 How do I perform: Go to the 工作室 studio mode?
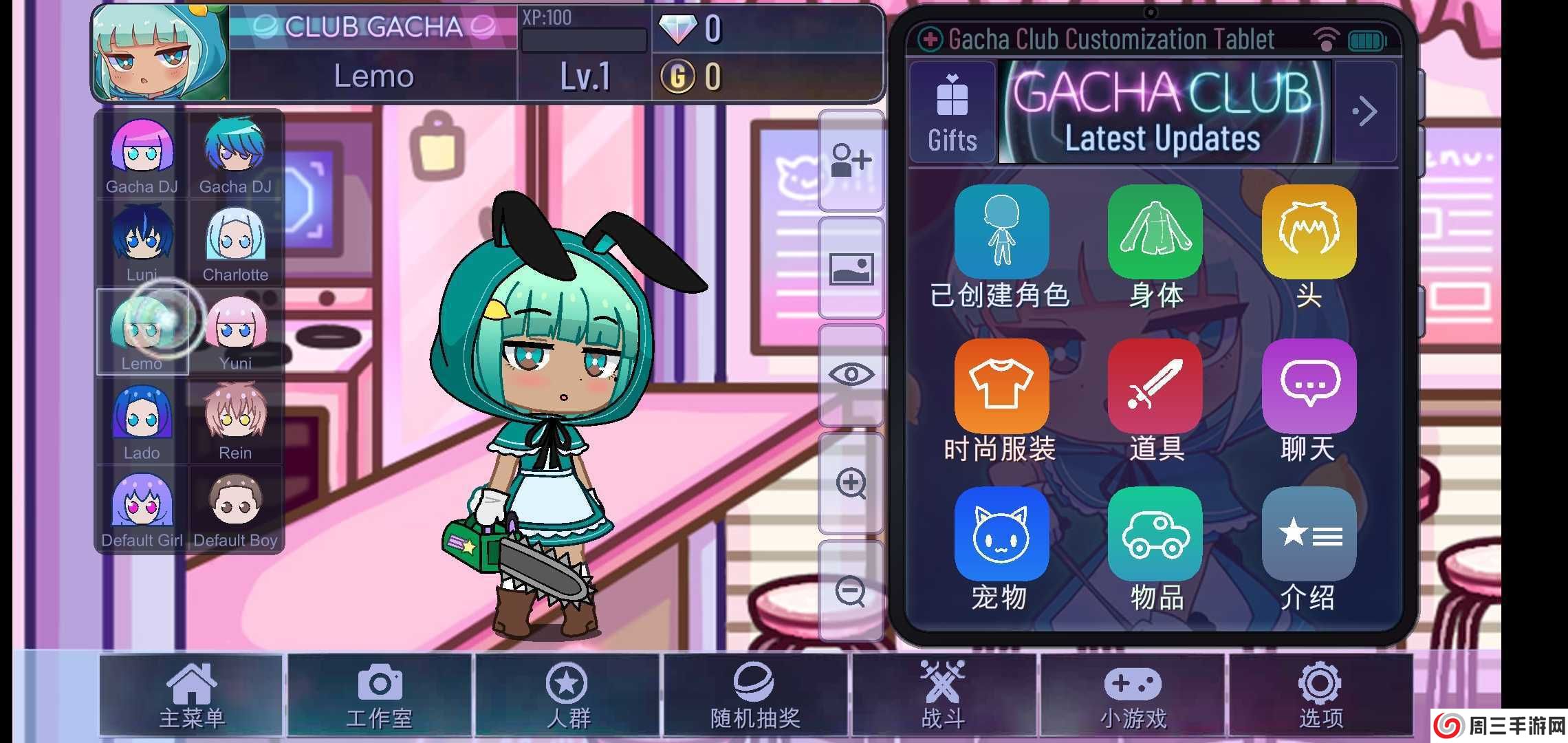click(x=380, y=695)
